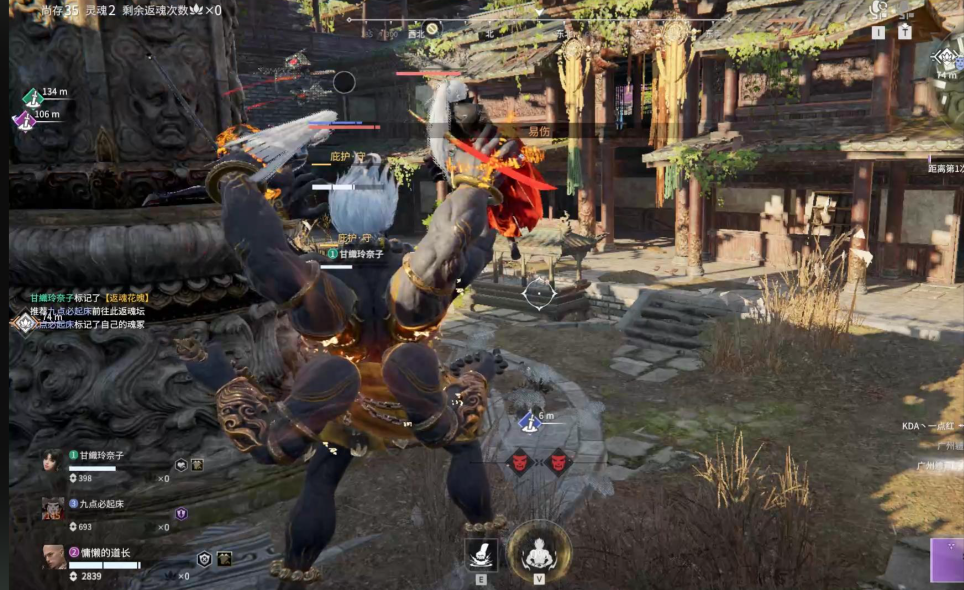
Task: Click the left red demon mask icon
Action: coord(520,461)
